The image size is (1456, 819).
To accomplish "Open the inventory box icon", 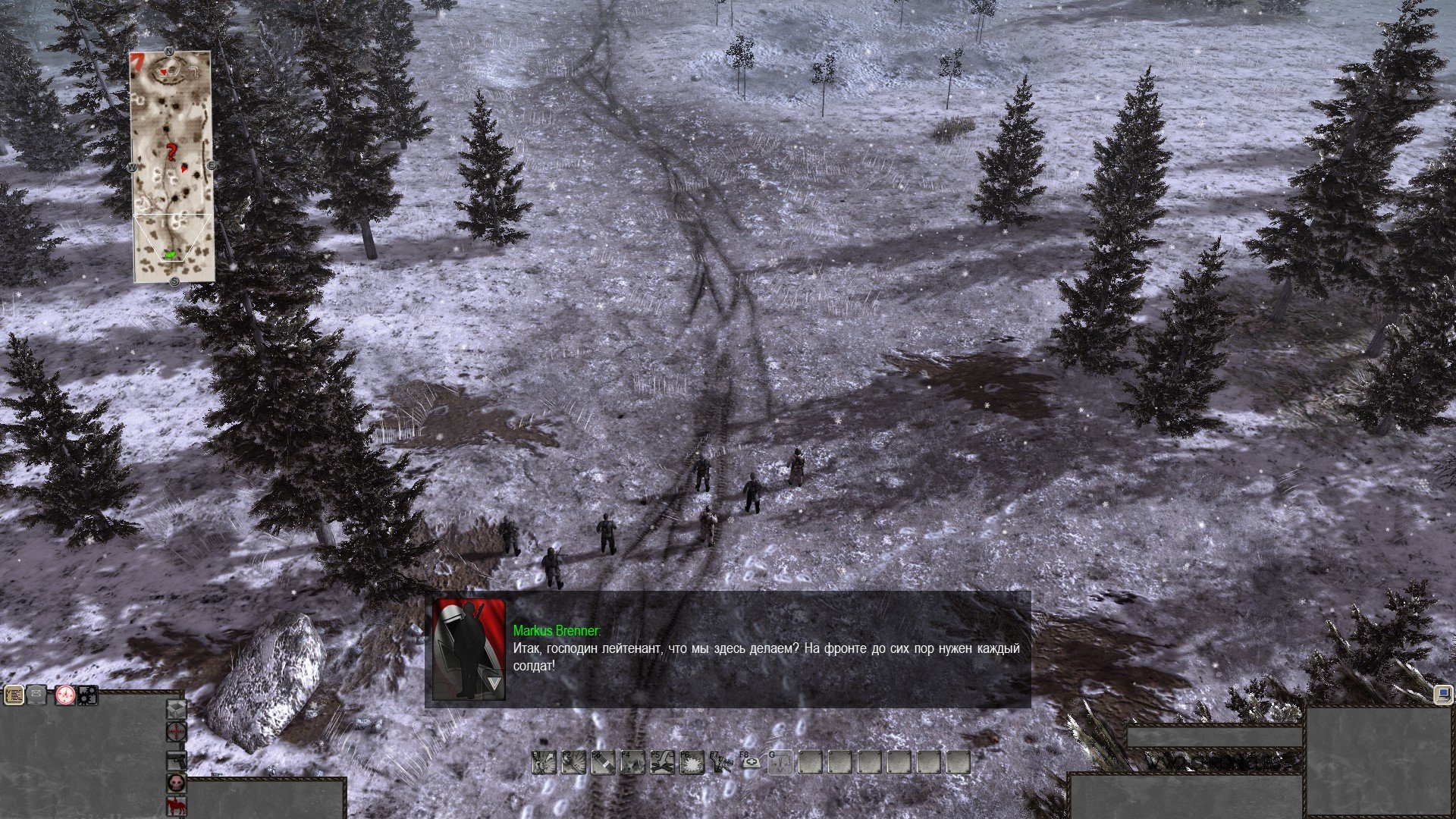I will pyautogui.click(x=177, y=710).
